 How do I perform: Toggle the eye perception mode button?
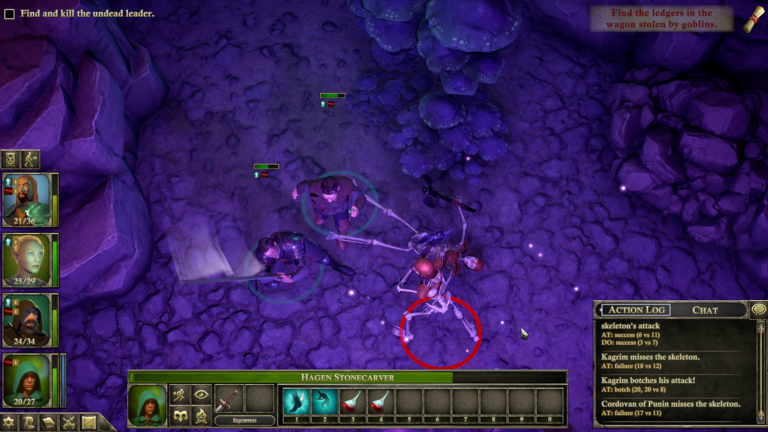point(201,395)
